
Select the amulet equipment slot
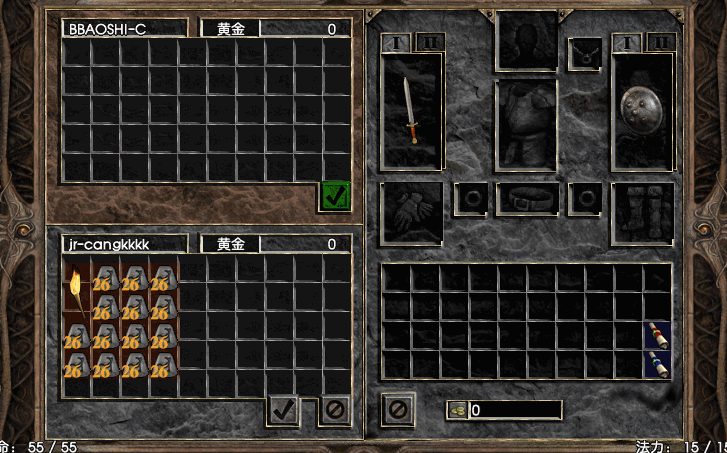click(x=585, y=53)
